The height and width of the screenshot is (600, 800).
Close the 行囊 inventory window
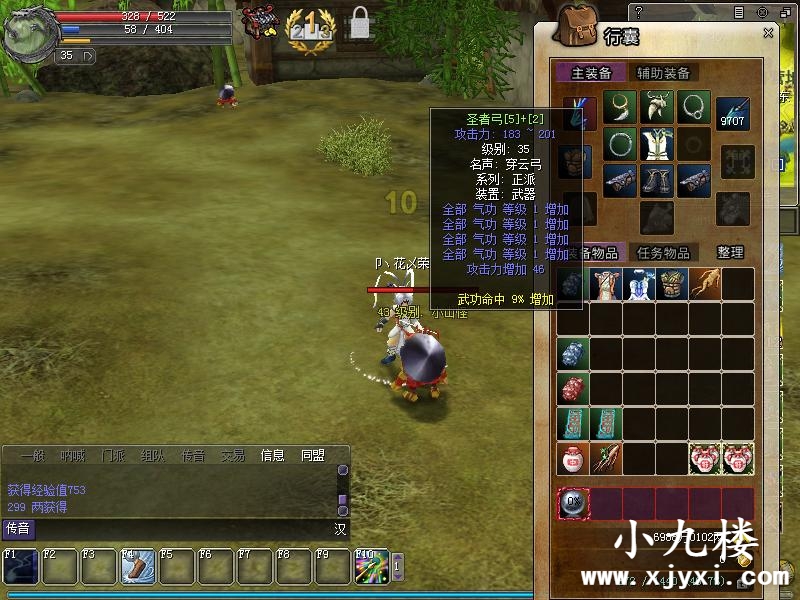click(768, 33)
